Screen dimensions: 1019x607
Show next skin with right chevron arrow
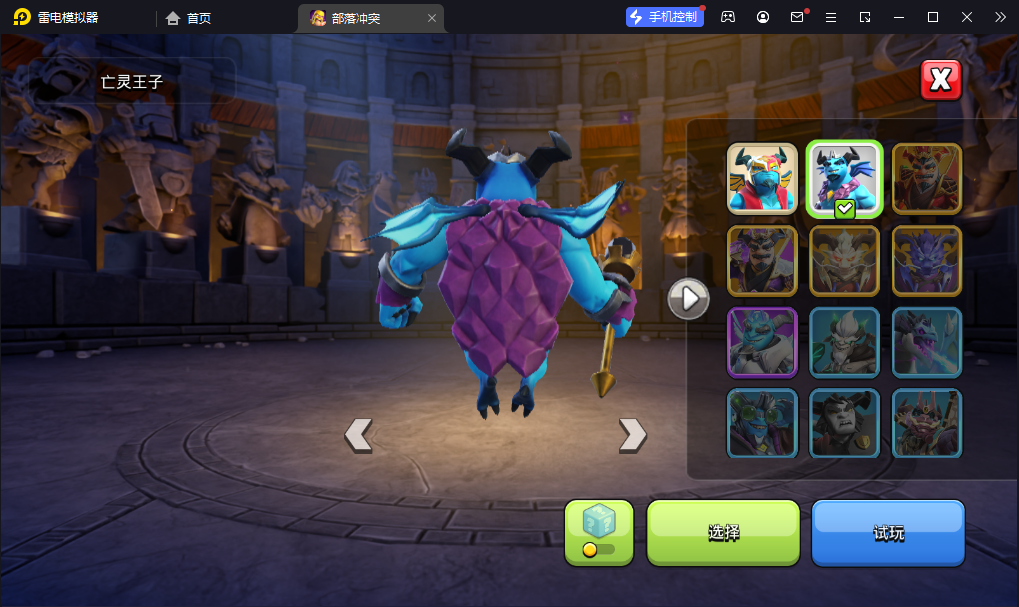click(632, 434)
